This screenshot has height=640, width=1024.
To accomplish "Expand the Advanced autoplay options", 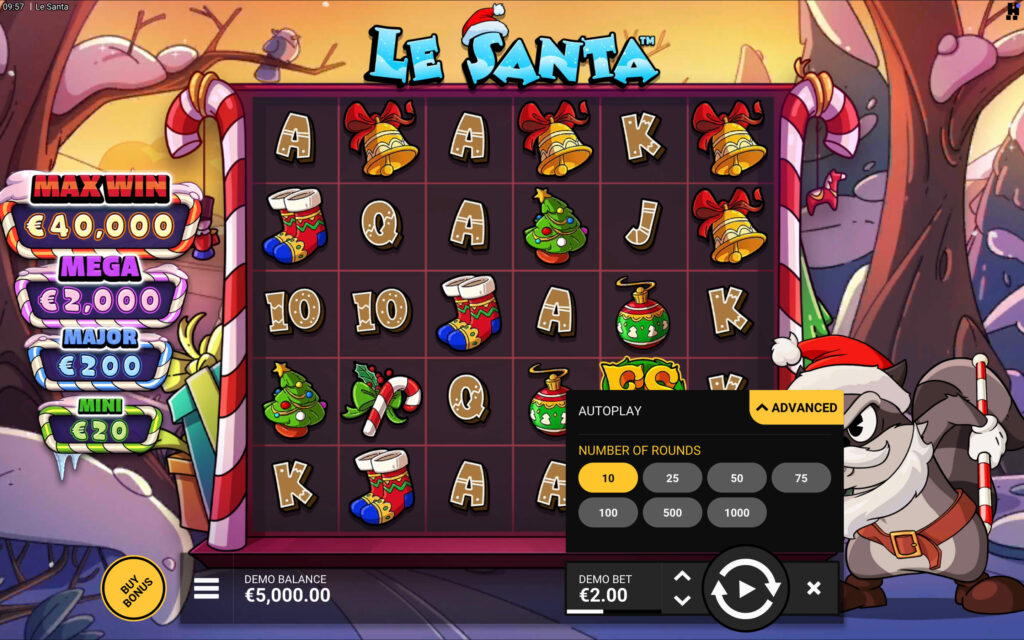I will [797, 407].
